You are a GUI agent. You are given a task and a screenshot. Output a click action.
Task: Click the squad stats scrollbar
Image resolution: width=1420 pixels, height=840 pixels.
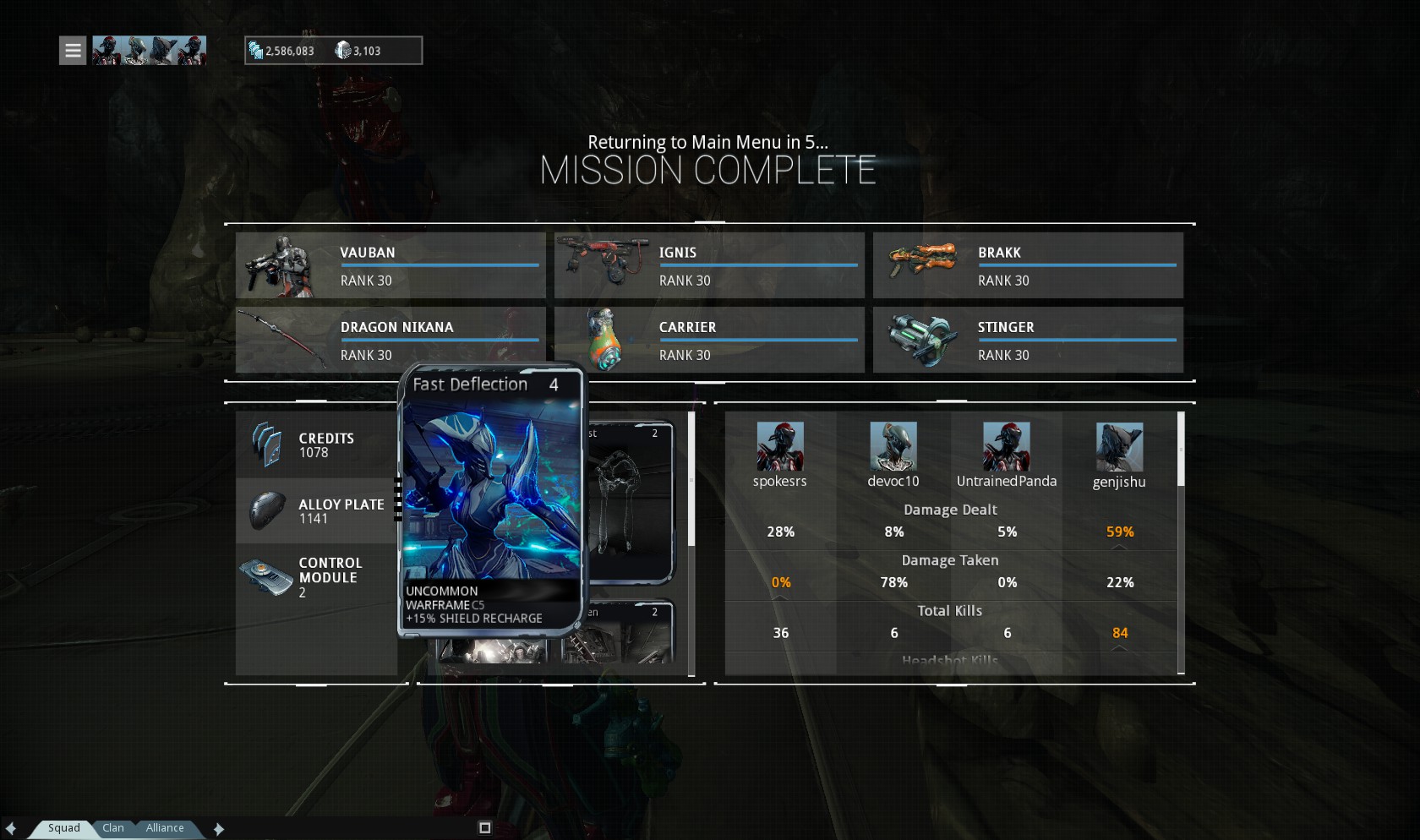tap(1181, 450)
